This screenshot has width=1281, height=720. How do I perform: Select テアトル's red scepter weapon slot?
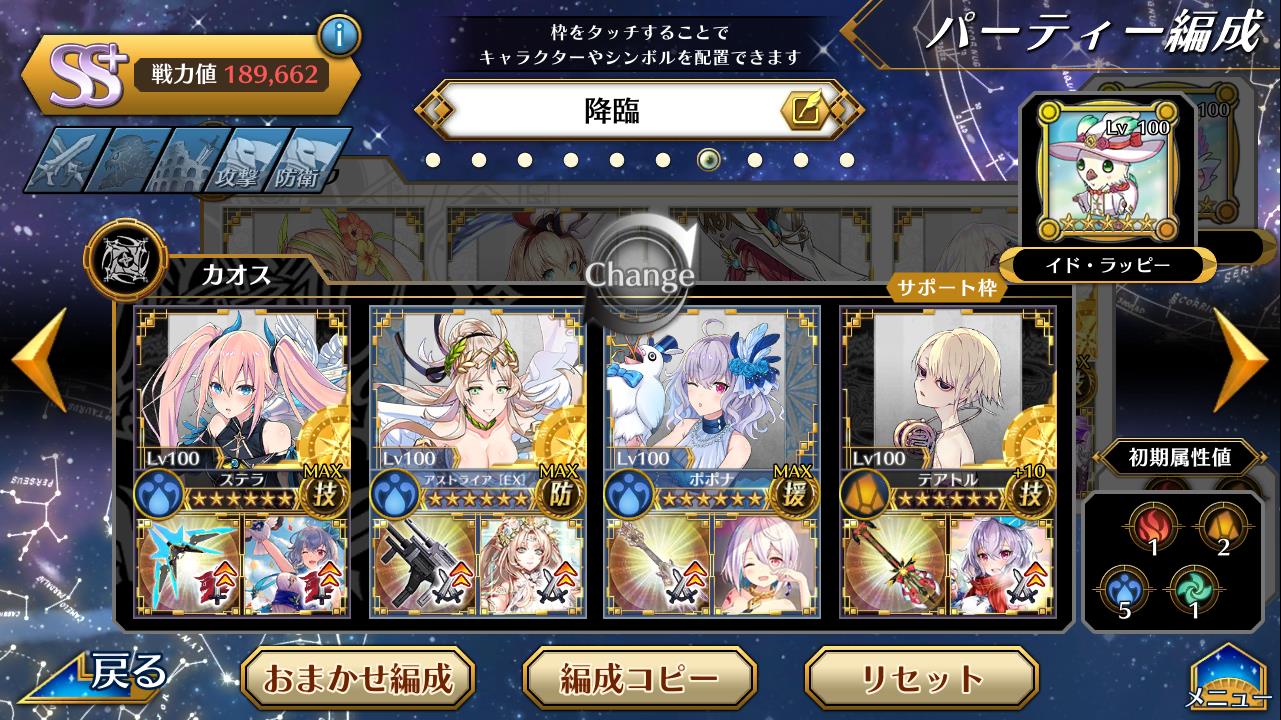(x=893, y=565)
